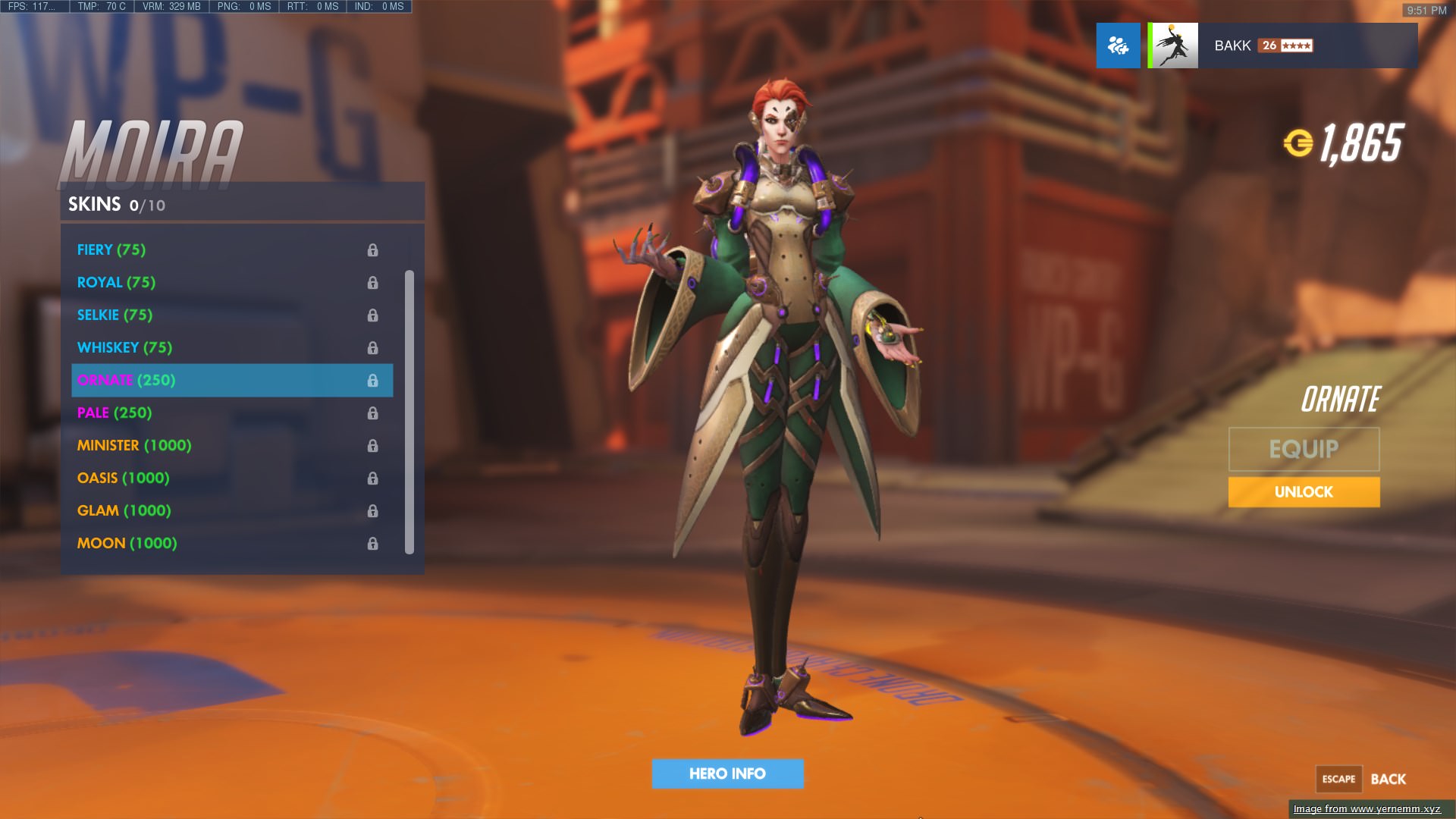The height and width of the screenshot is (819, 1456).
Task: Open Hero Info for Moira
Action: tap(727, 773)
